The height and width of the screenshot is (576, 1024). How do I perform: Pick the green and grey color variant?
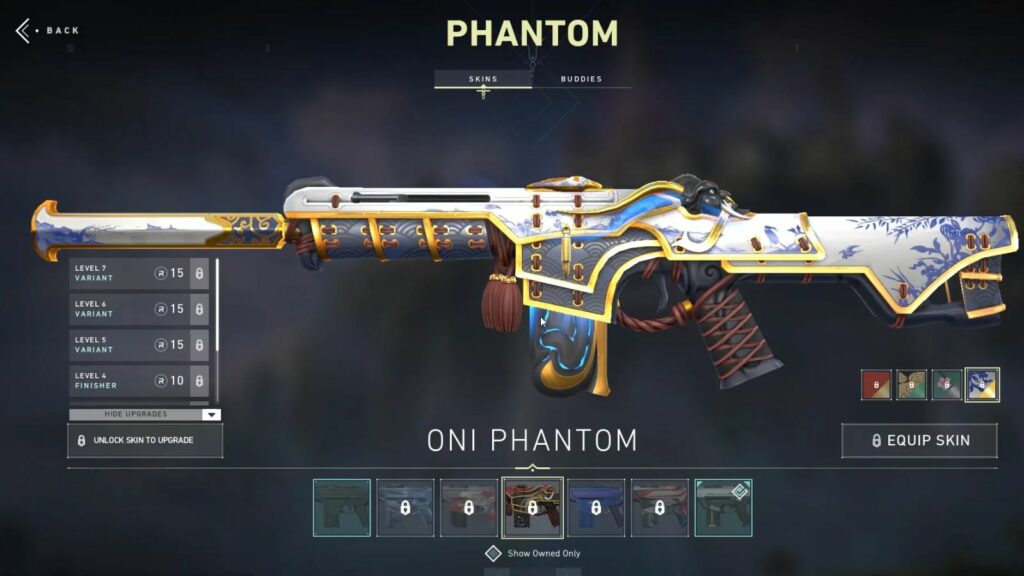(x=946, y=385)
